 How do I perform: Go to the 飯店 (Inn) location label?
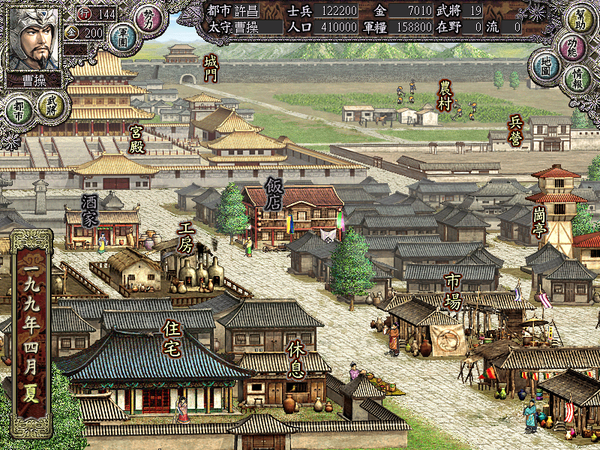pyautogui.click(x=274, y=191)
